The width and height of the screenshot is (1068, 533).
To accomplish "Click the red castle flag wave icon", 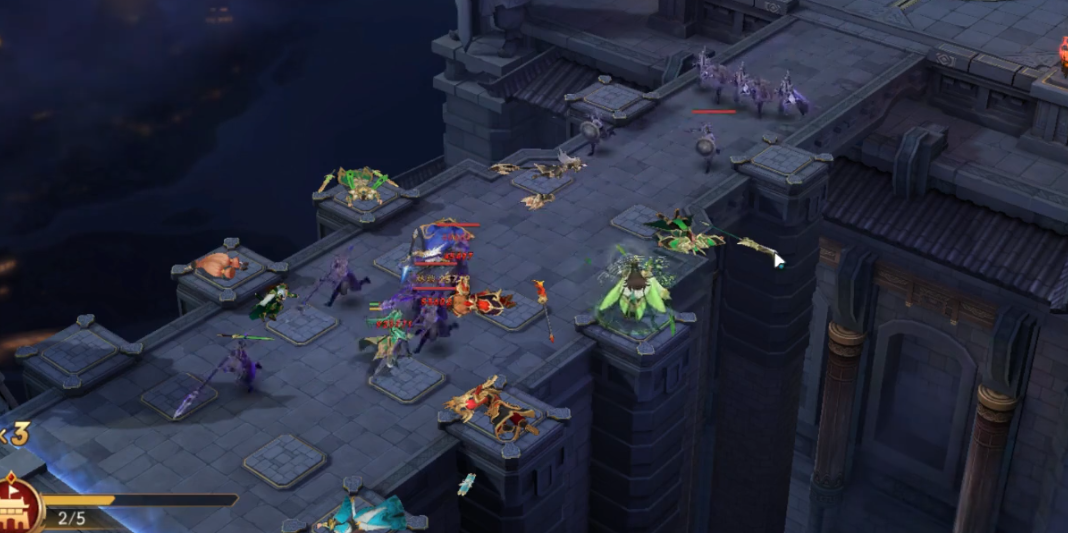I will coord(17,505).
